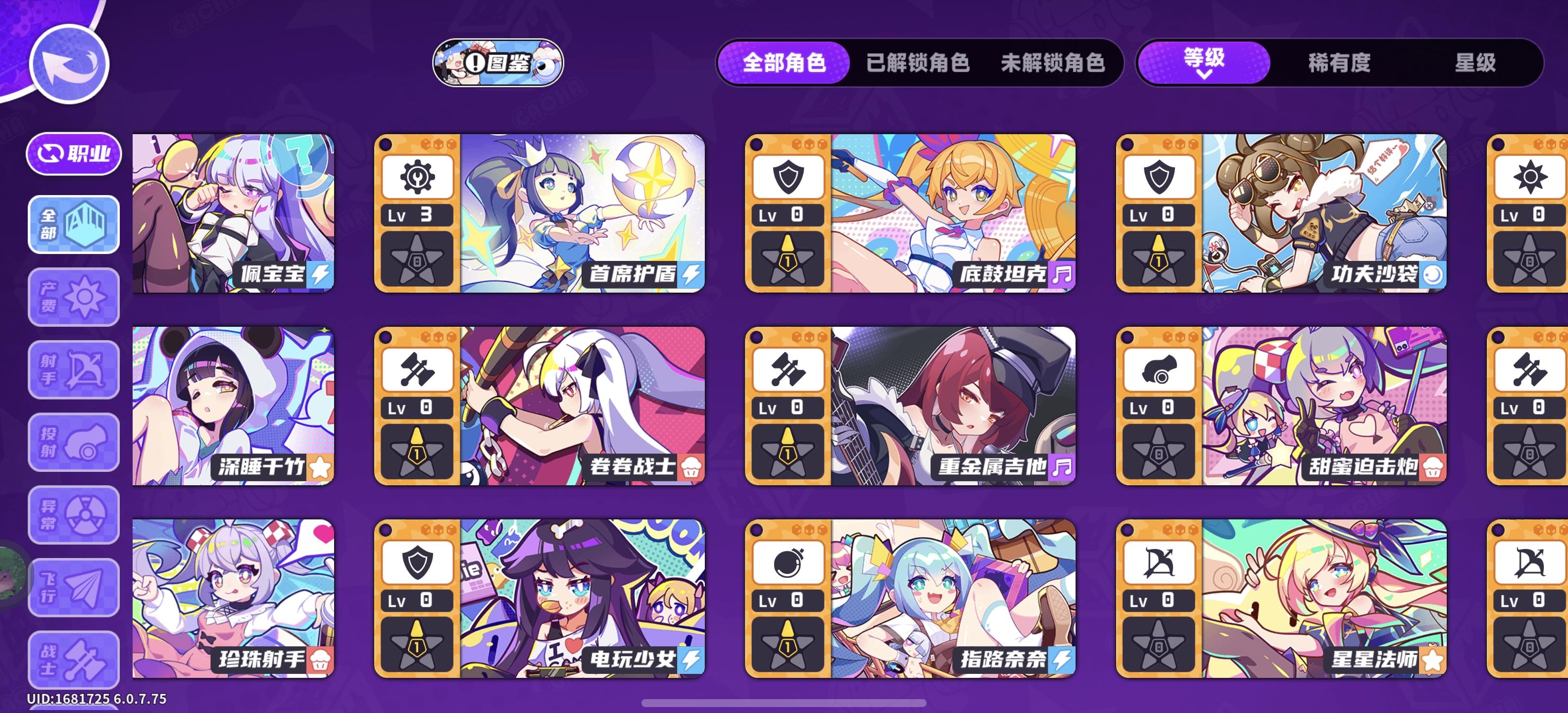The width and height of the screenshot is (1568, 713).
Task: Select the 投射 projectile filter icon in sidebar
Action: click(73, 442)
